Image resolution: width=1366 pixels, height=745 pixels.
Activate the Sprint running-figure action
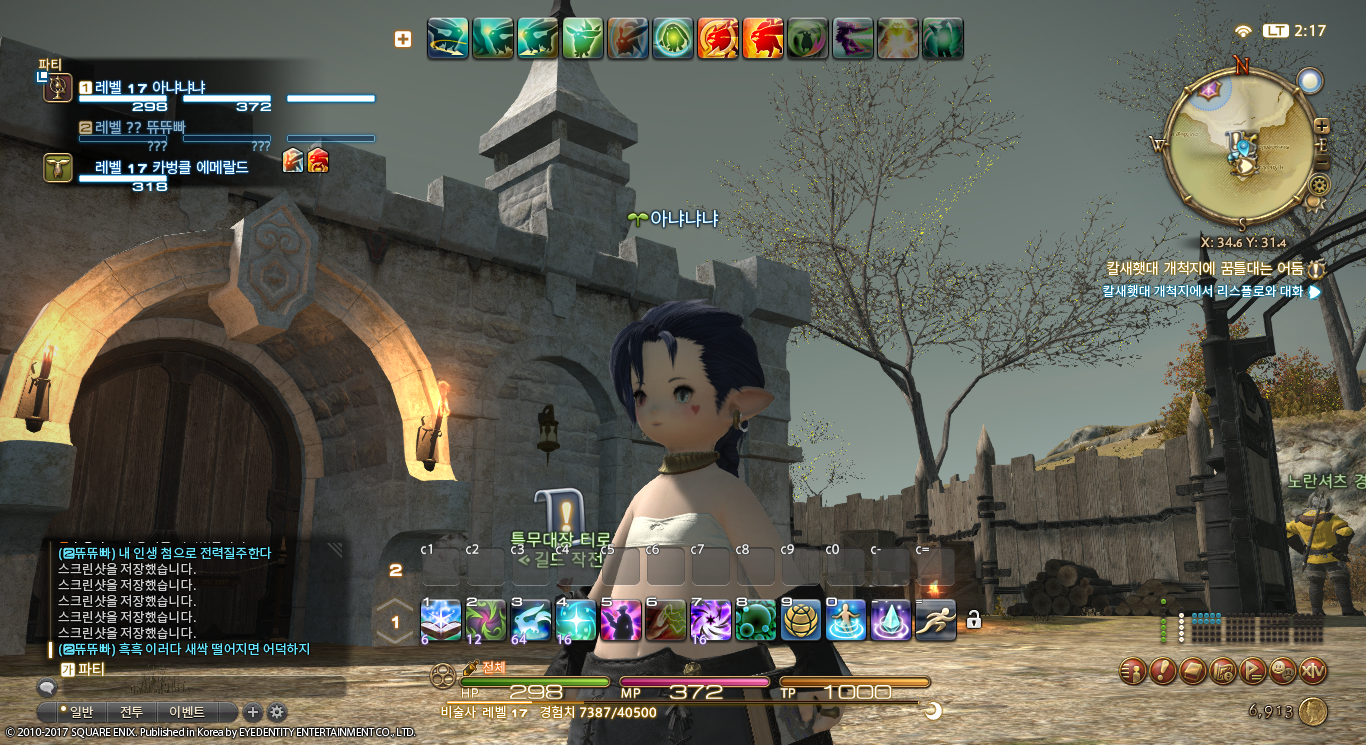tap(935, 620)
